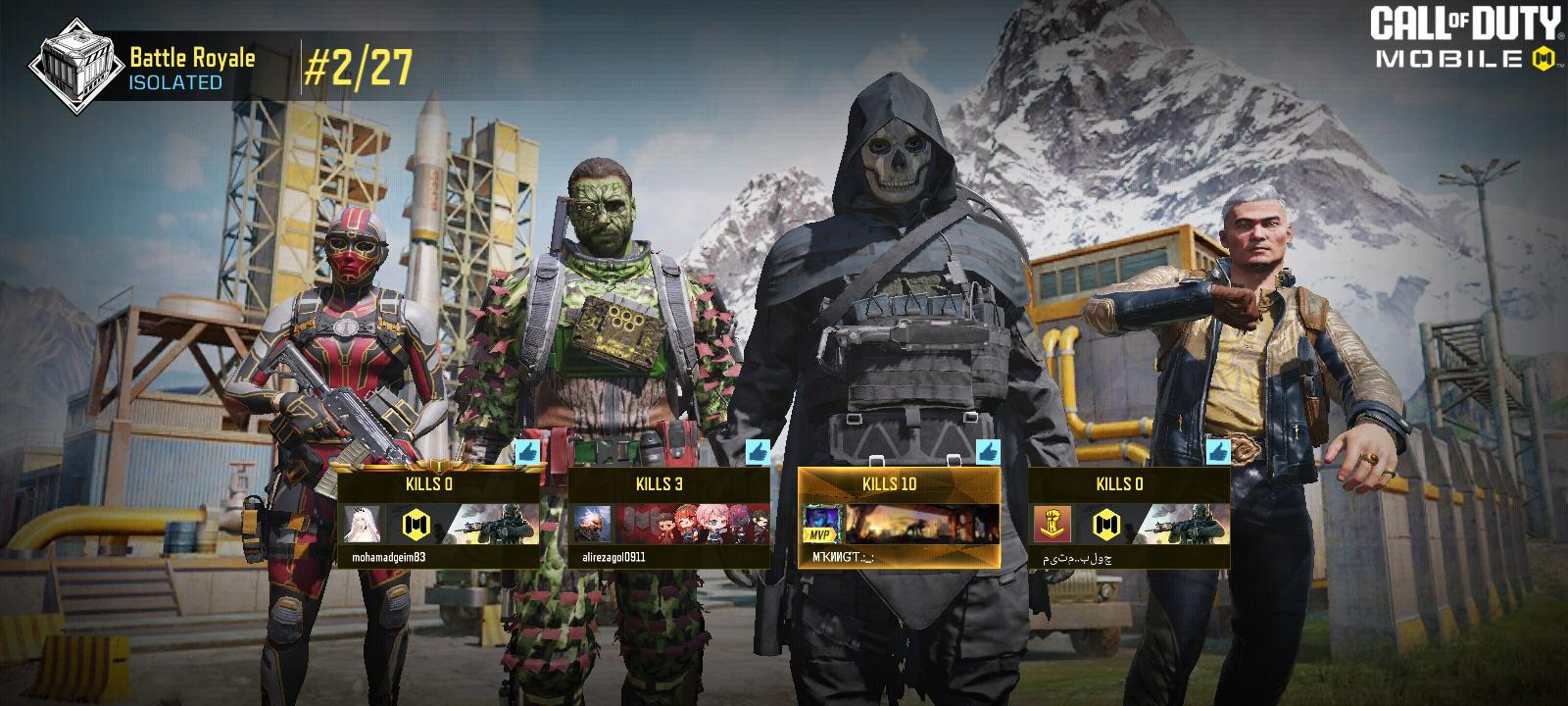
Task: Like mohamadgeim83 with the thumbs-up button
Action: tap(527, 453)
